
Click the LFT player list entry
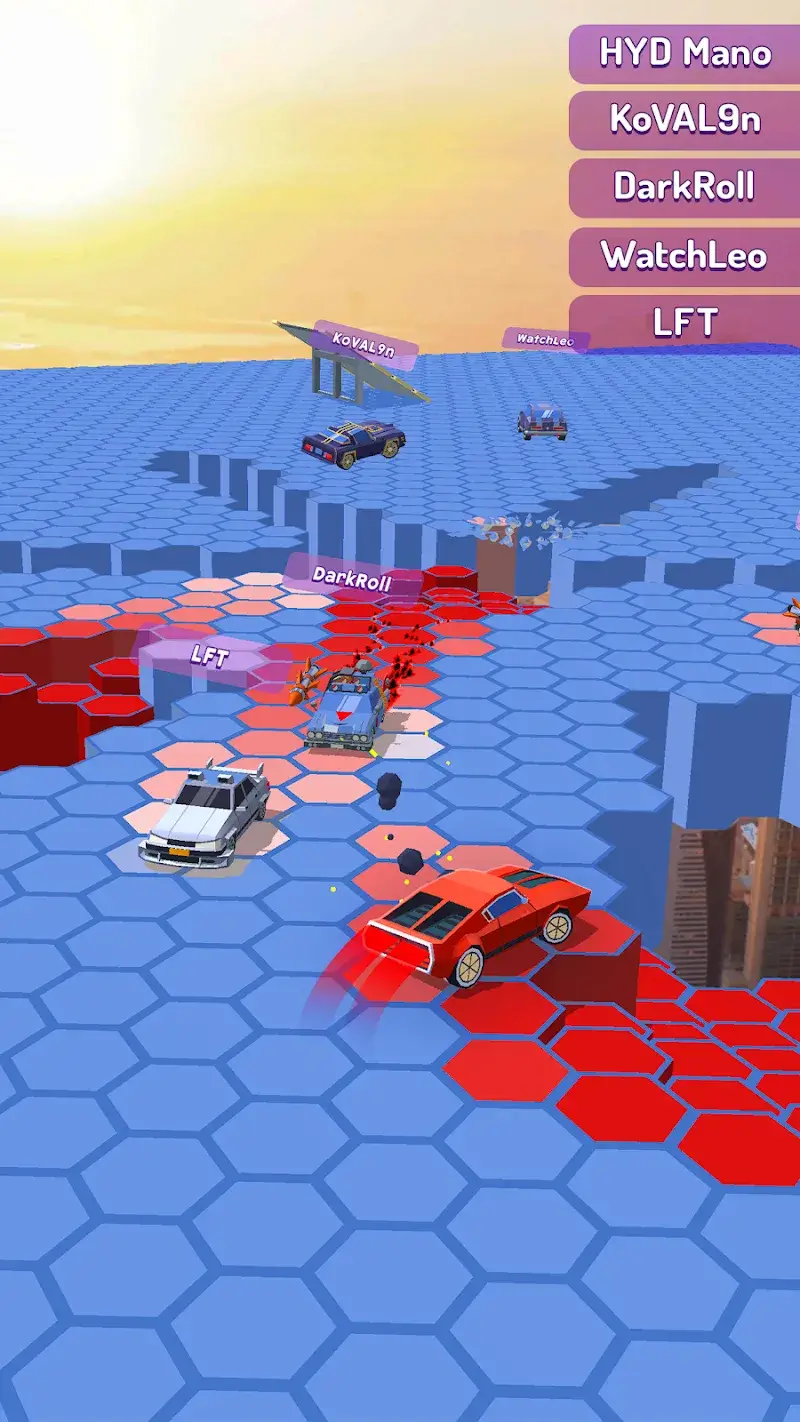[x=685, y=322]
